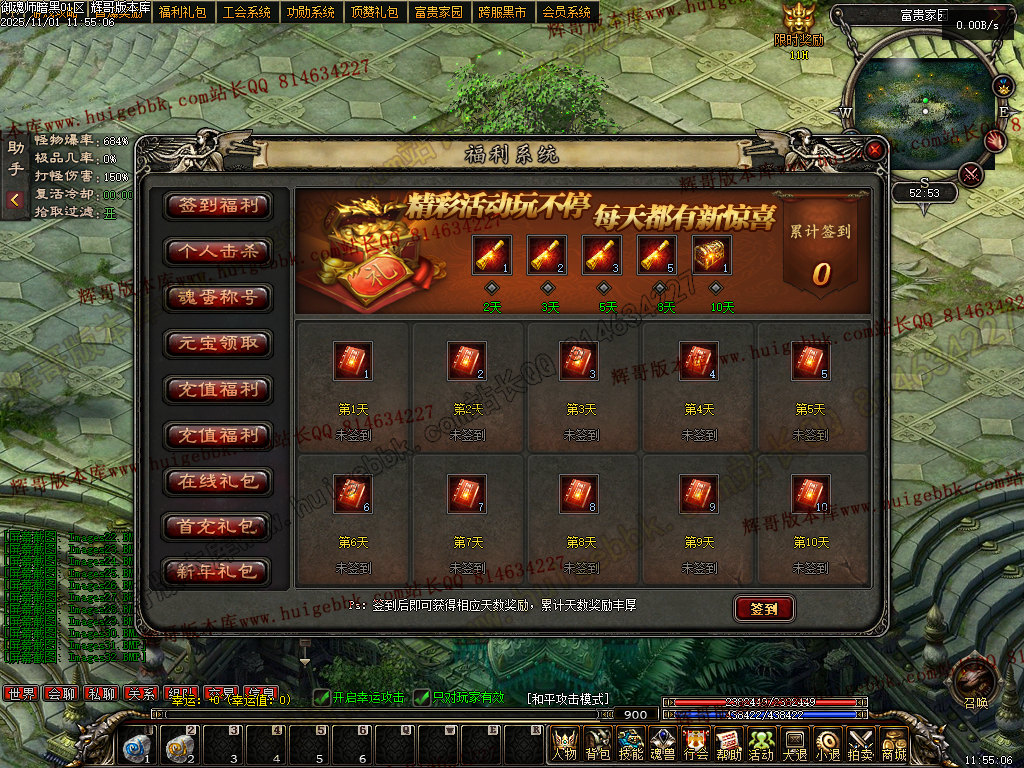Viewport: 1024px width, 768px height.
Task: Open the 在线礼包 tab
Action: [x=218, y=482]
